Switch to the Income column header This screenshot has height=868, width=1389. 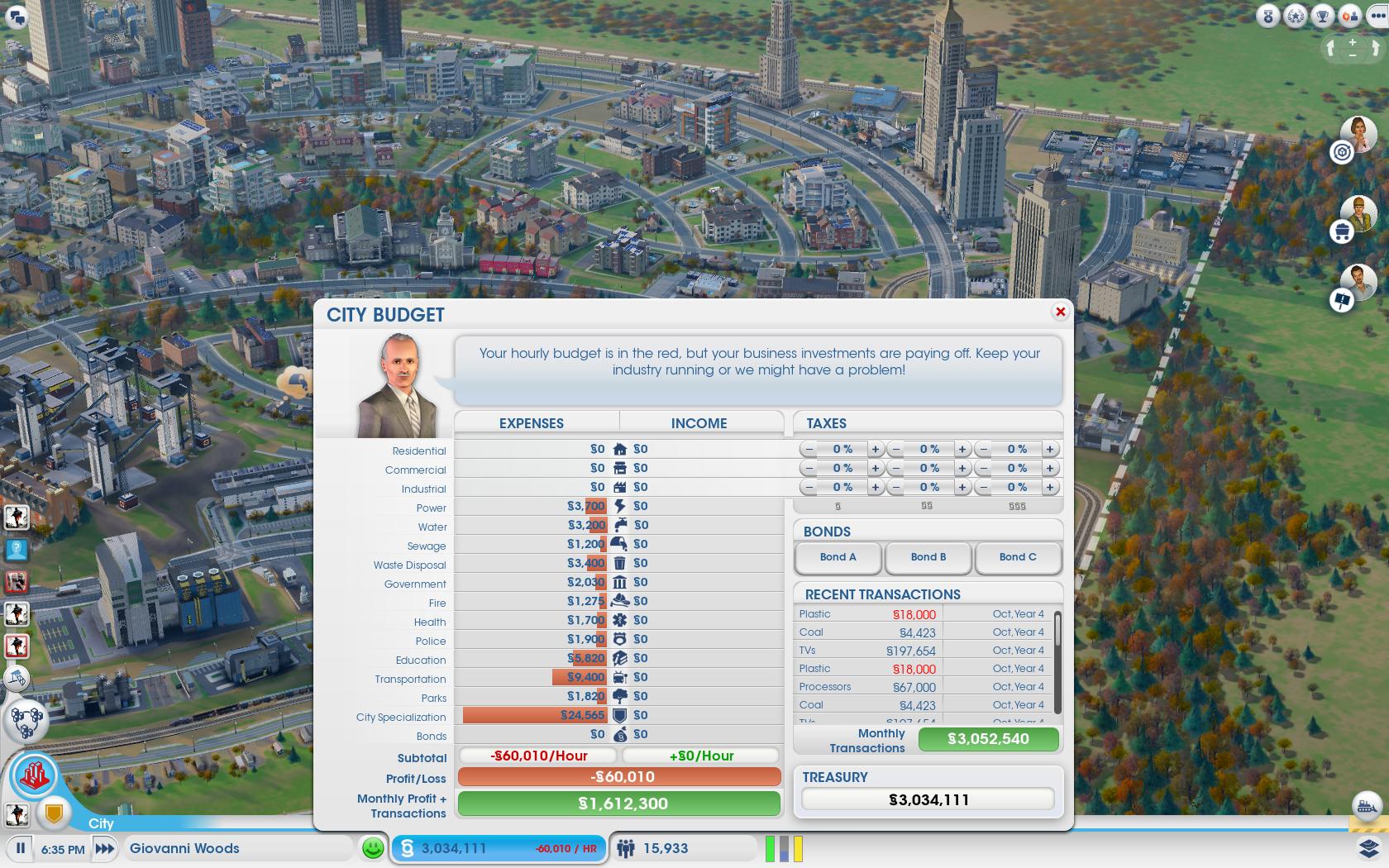pos(699,422)
